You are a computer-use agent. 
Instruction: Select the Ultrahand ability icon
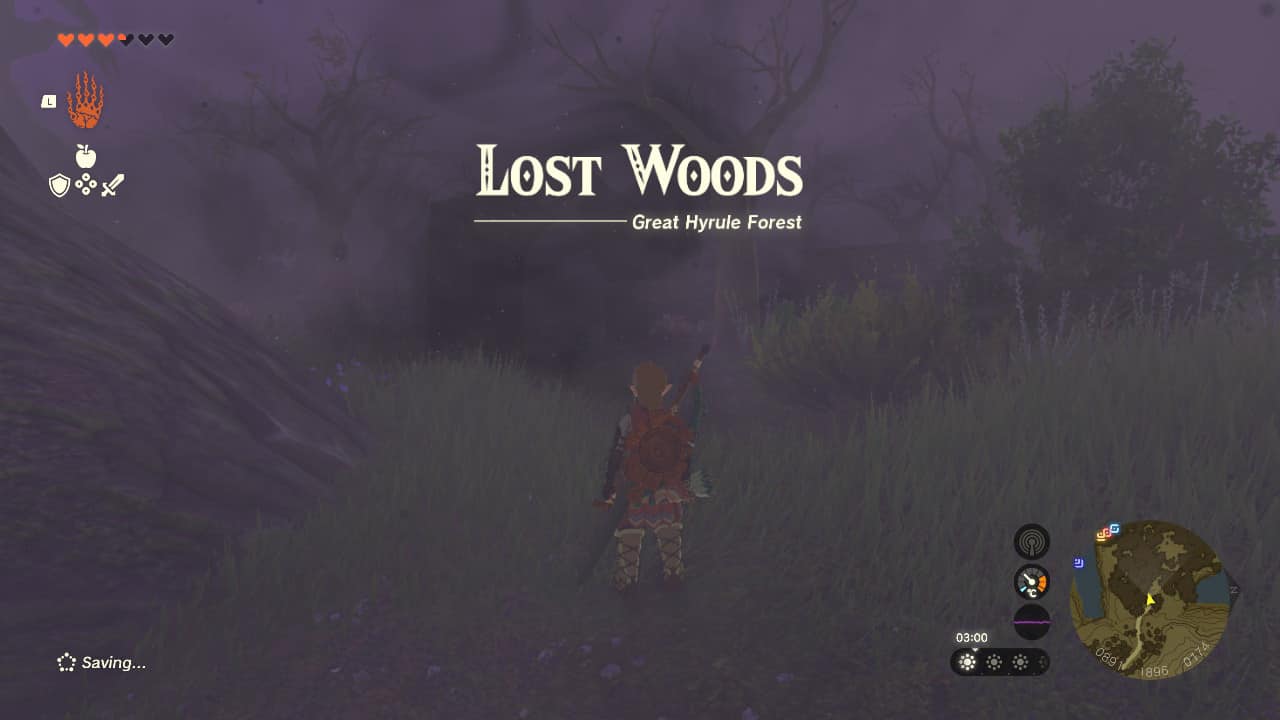click(x=86, y=97)
